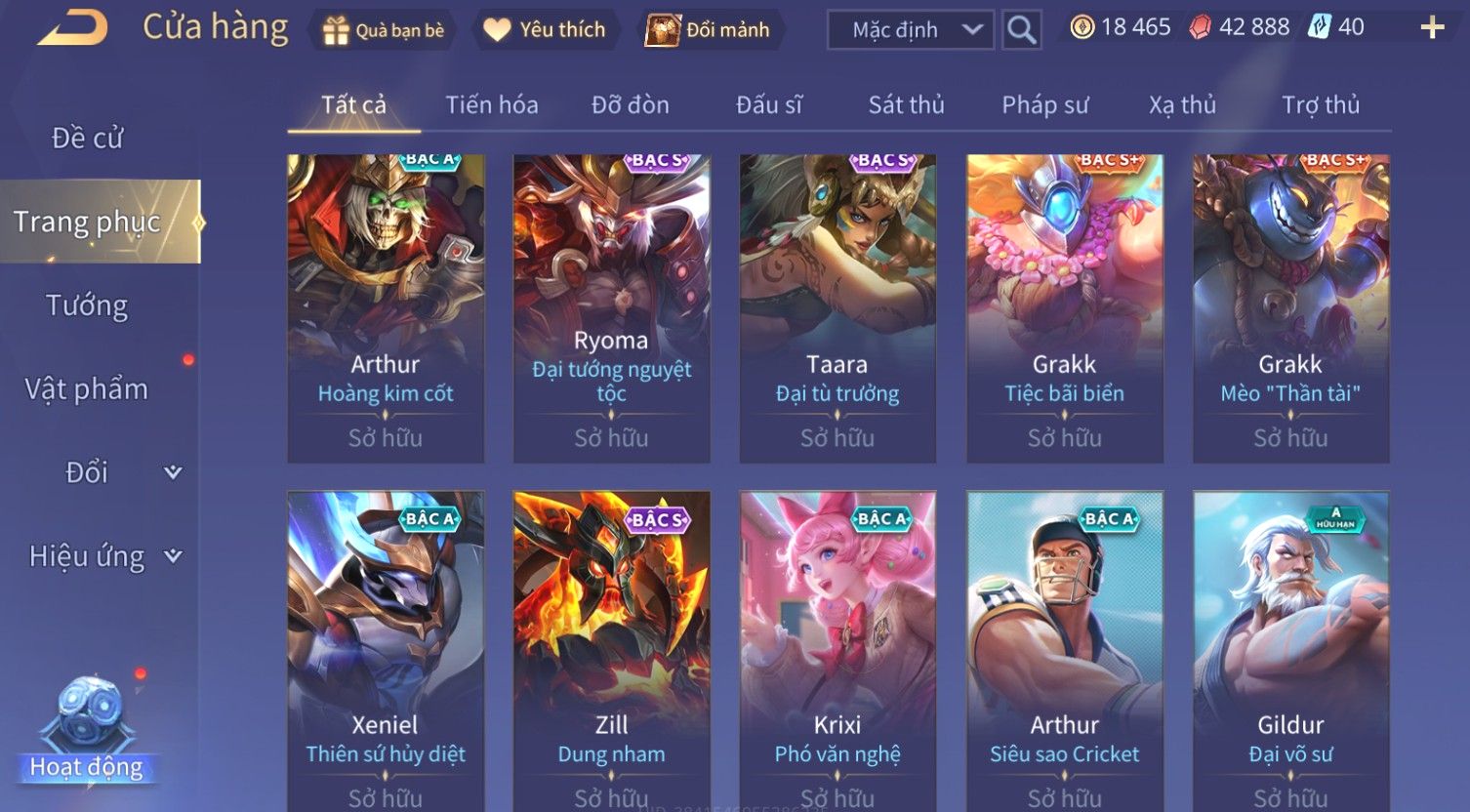Select the Sát thủ category tab
1470x812 pixels.
[x=906, y=105]
